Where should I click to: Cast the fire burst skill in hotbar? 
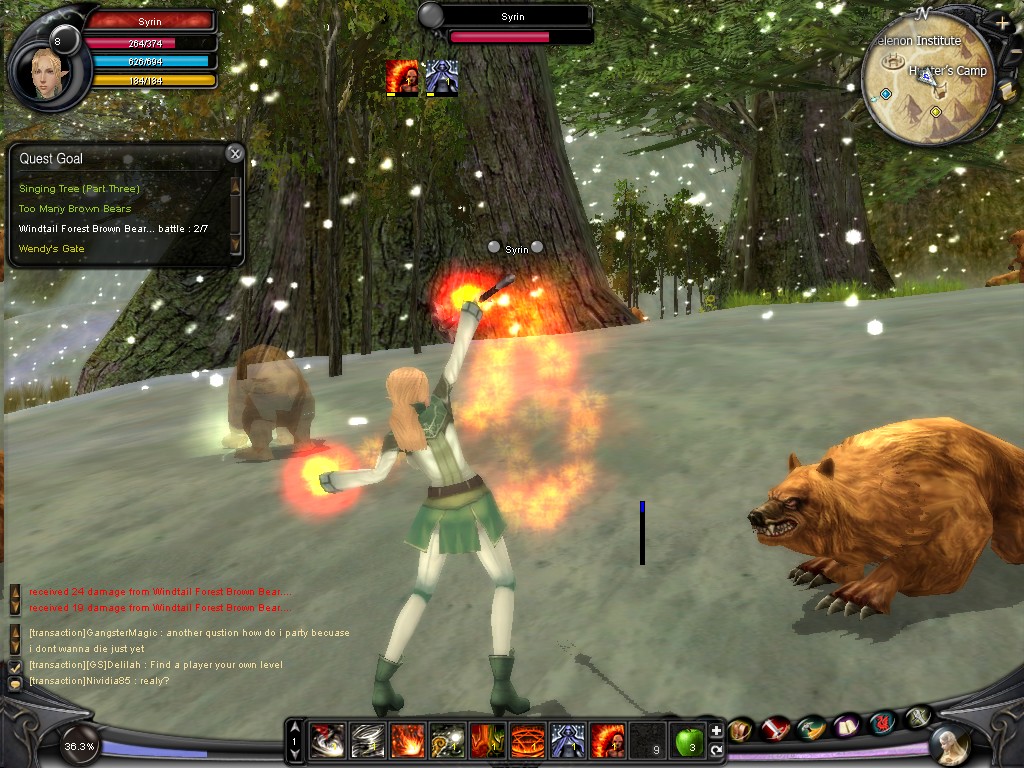pyautogui.click(x=408, y=741)
